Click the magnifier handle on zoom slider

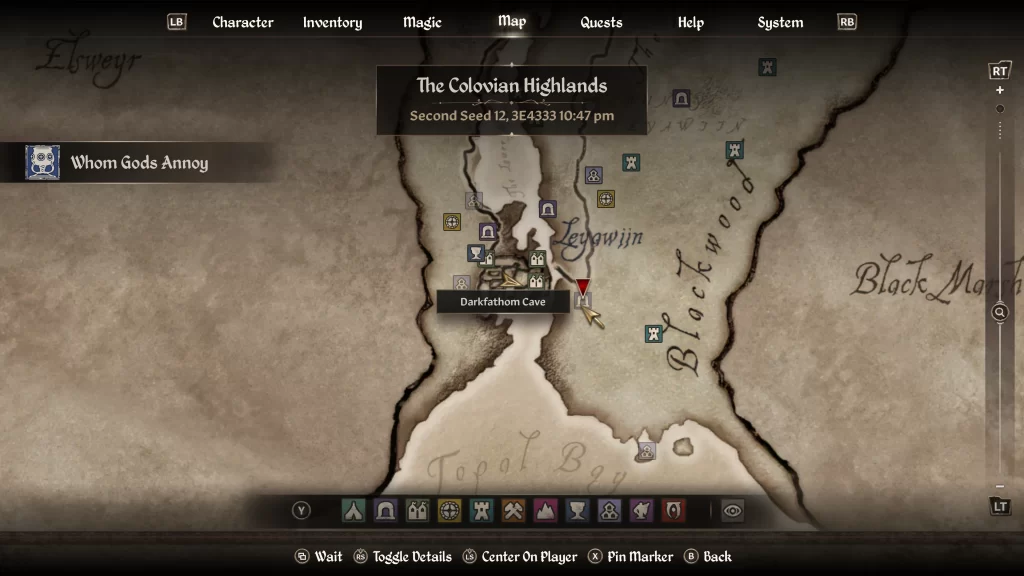(999, 313)
